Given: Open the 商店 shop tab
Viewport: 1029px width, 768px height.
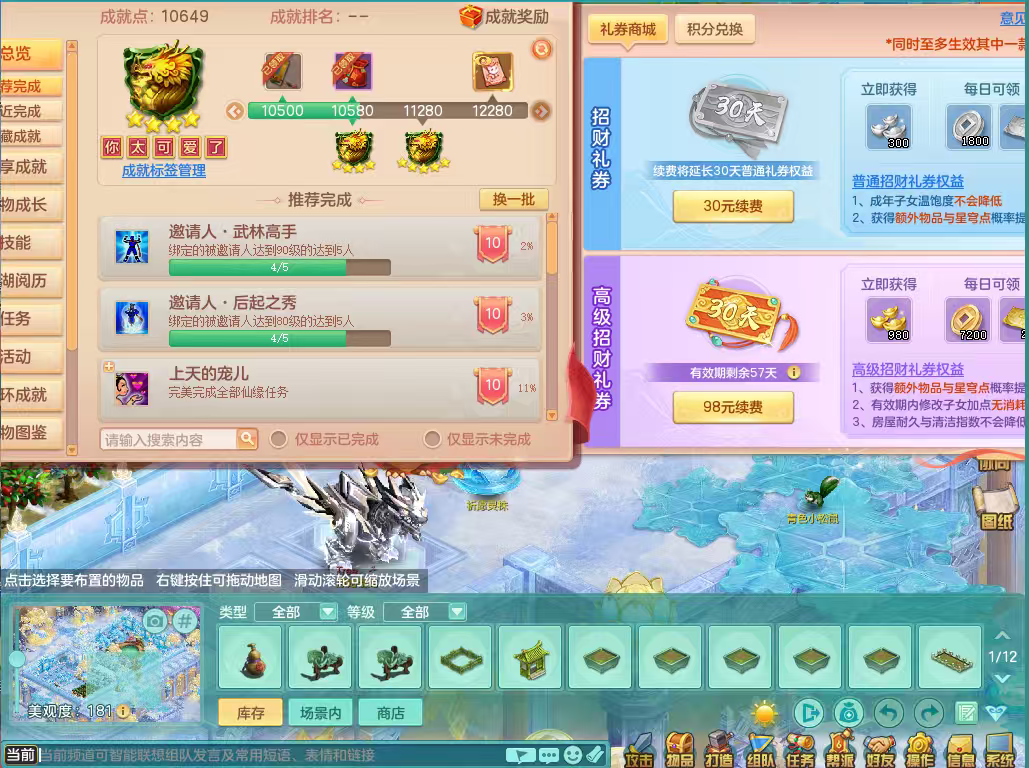Looking at the screenshot, I should (x=391, y=713).
